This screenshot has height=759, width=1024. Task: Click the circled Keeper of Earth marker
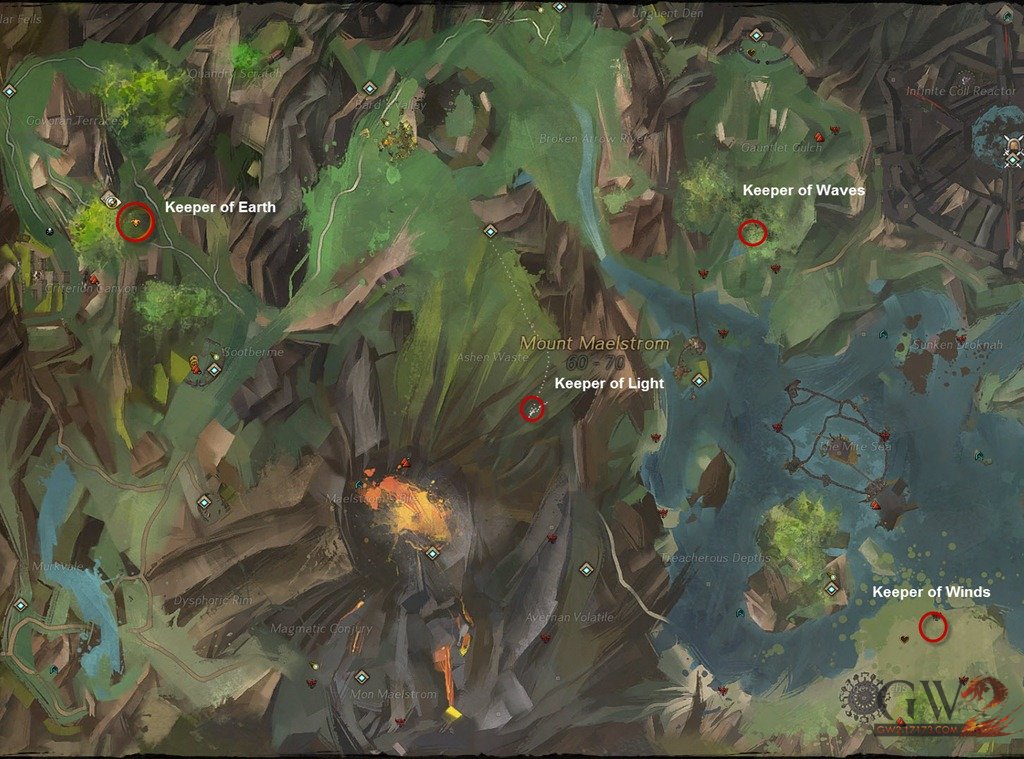coord(135,221)
